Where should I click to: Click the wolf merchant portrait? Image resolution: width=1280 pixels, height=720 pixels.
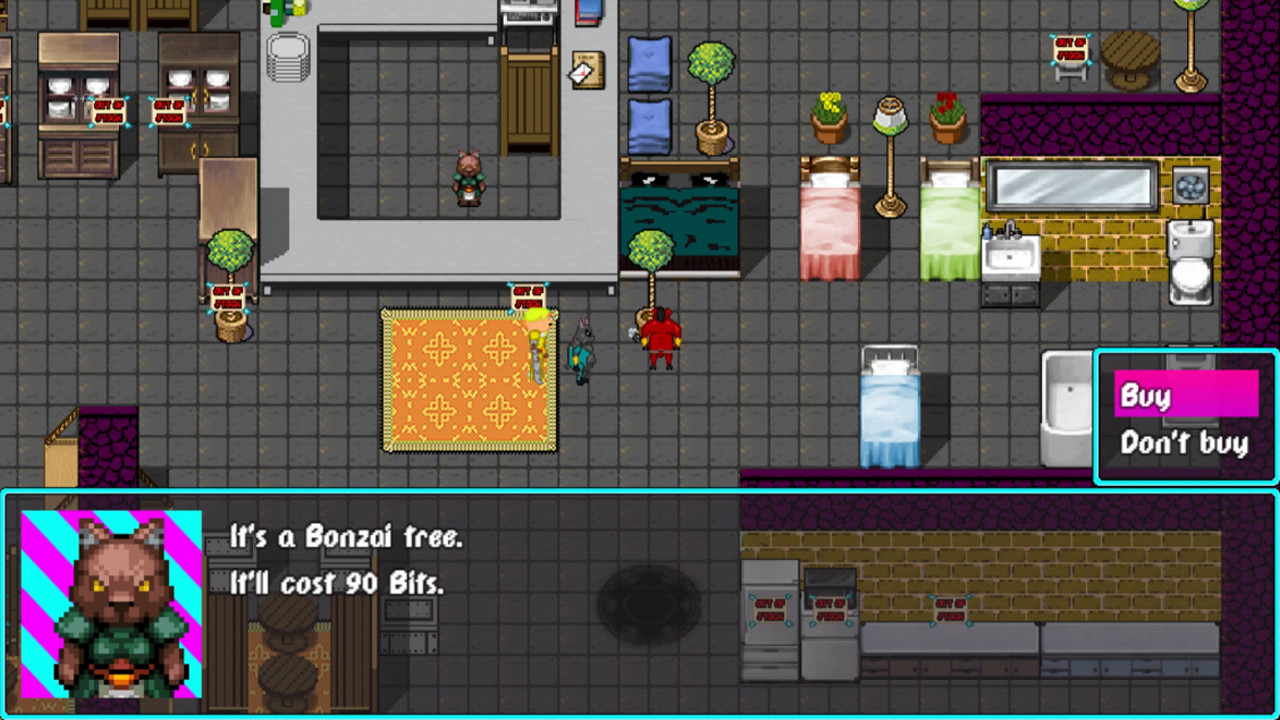110,600
